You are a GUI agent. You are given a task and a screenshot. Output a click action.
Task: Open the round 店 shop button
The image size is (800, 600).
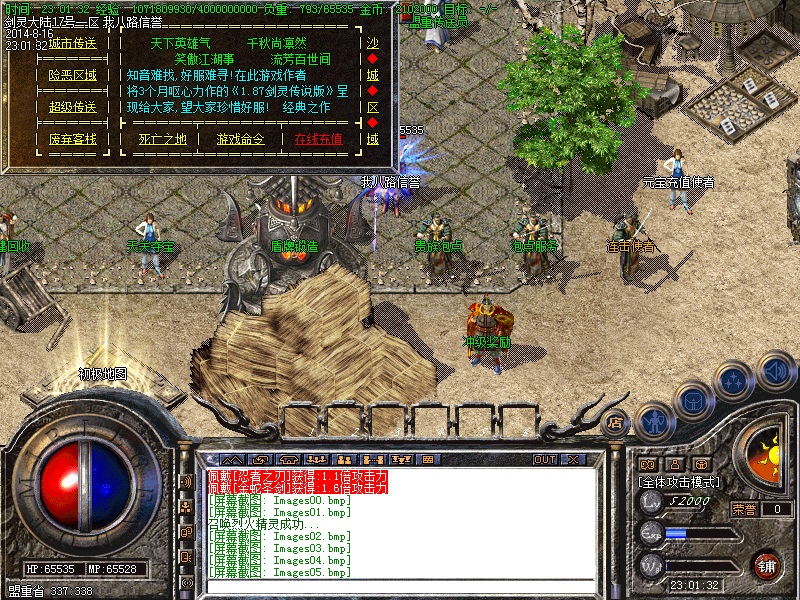click(x=616, y=421)
